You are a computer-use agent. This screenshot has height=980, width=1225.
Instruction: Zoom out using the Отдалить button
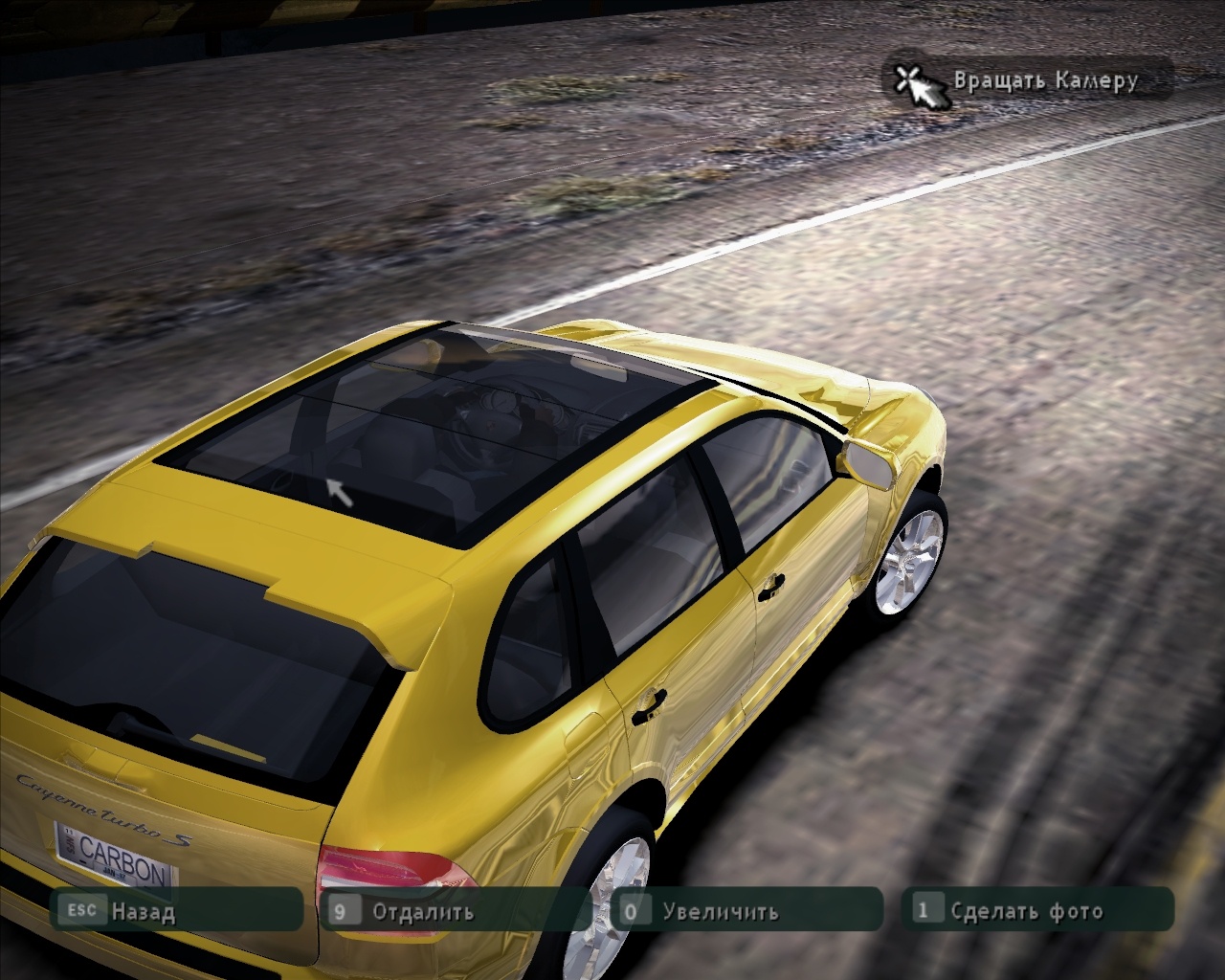coord(422,910)
